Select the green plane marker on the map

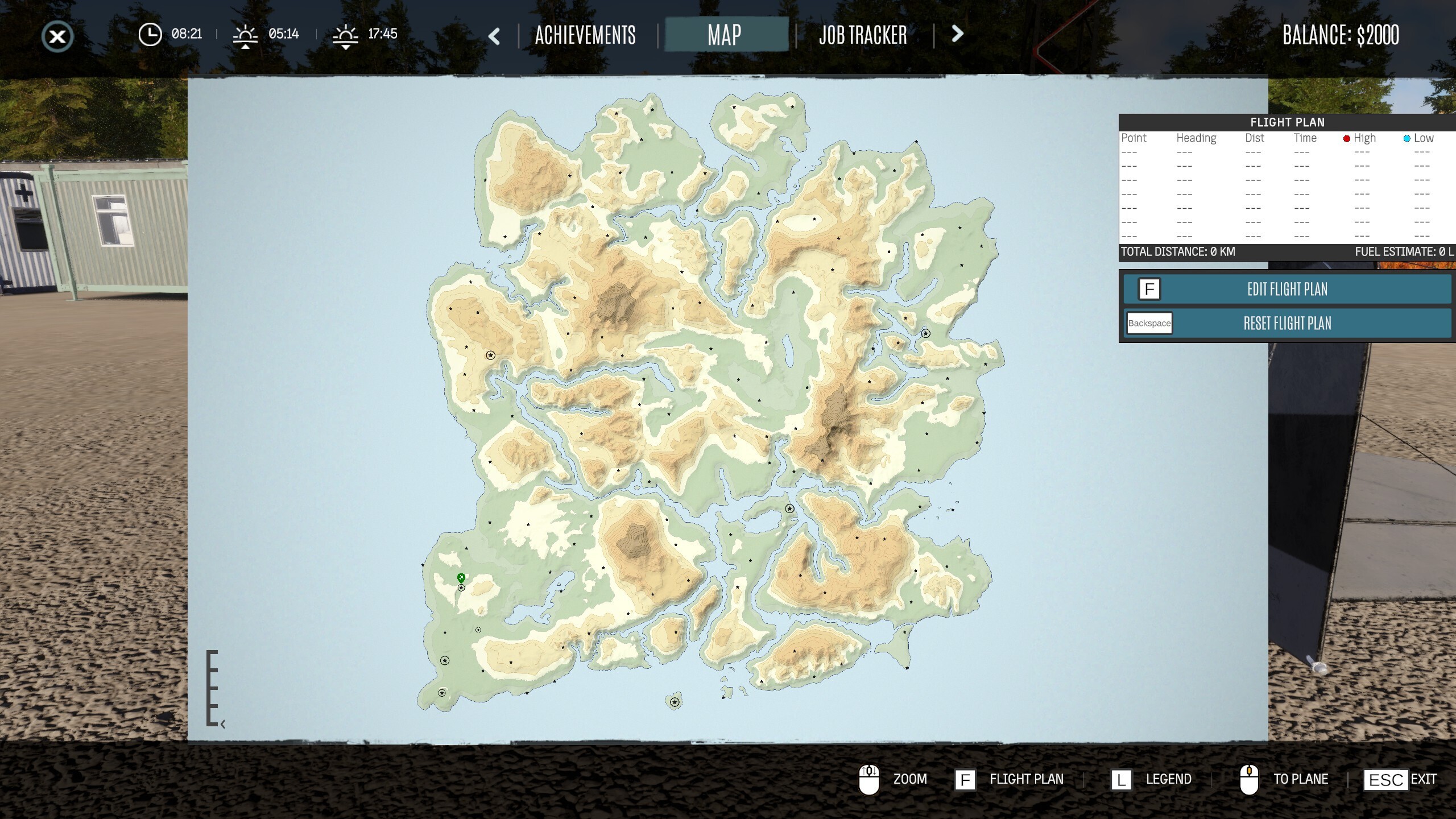click(461, 578)
